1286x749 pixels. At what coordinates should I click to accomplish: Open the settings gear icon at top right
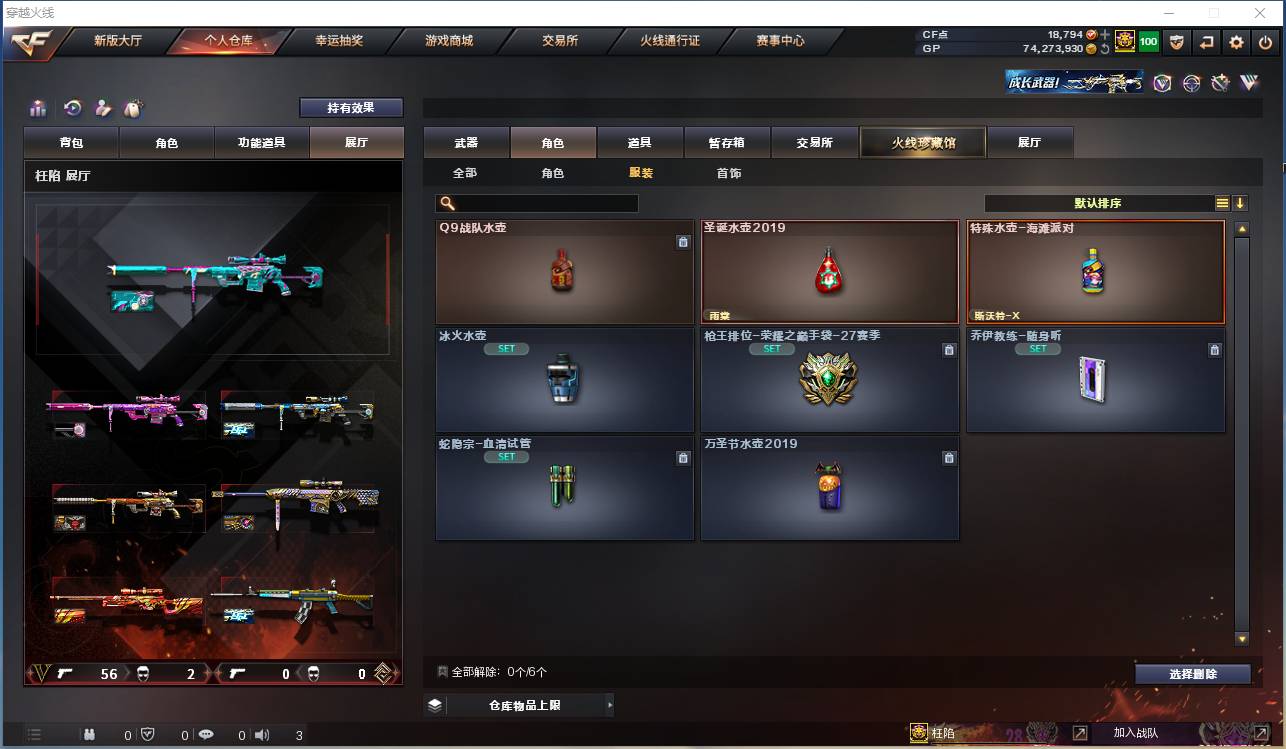click(x=1237, y=43)
